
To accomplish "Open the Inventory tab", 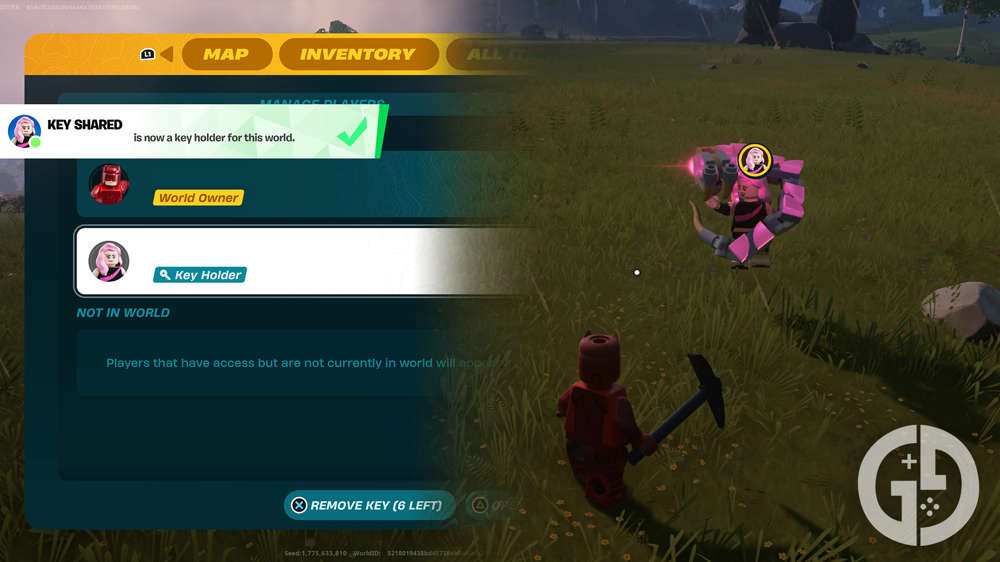I will pos(357,54).
